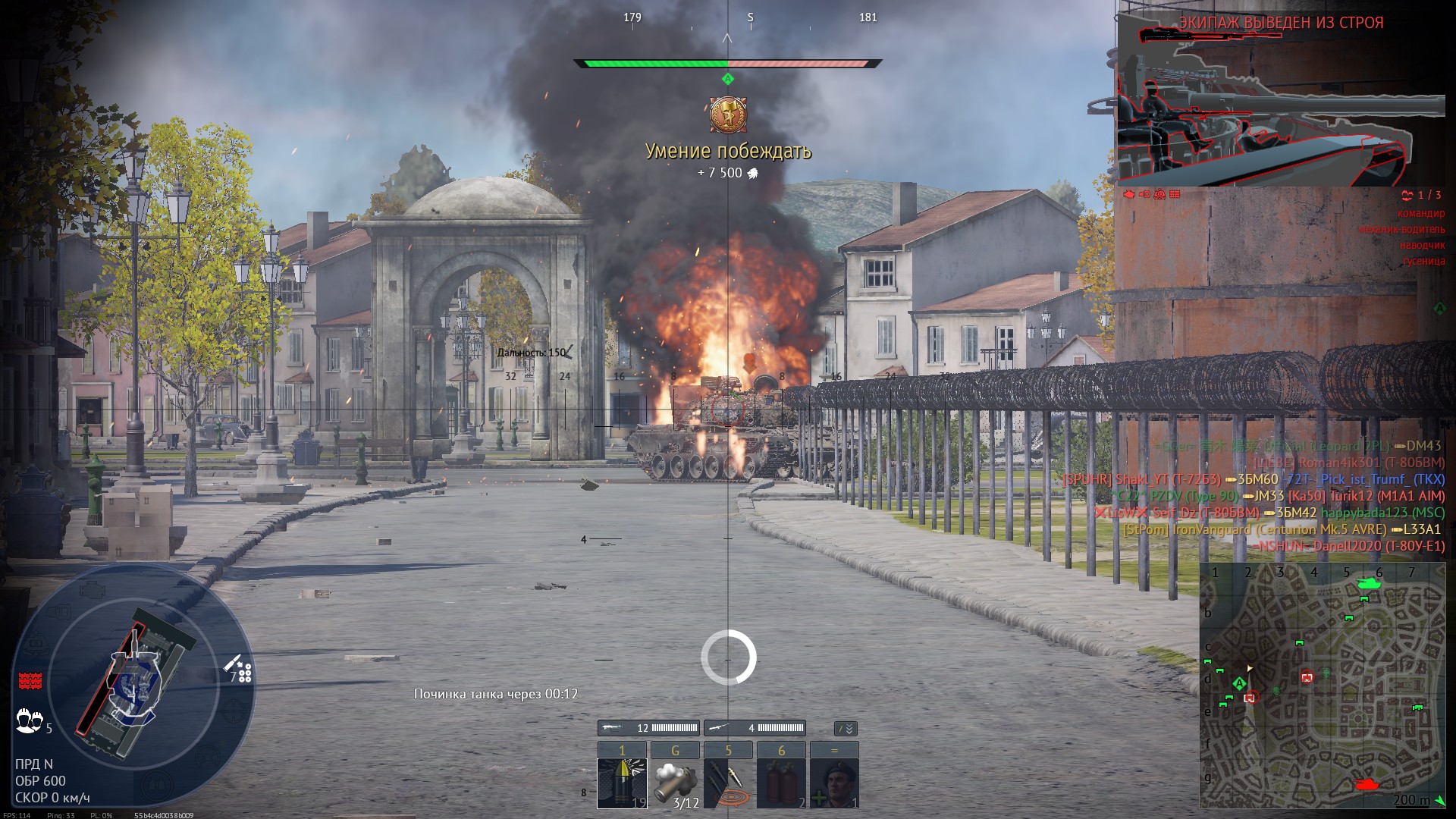This screenshot has width=1456, height=819.
Task: Click the red damaged track icon
Action: pos(30,679)
